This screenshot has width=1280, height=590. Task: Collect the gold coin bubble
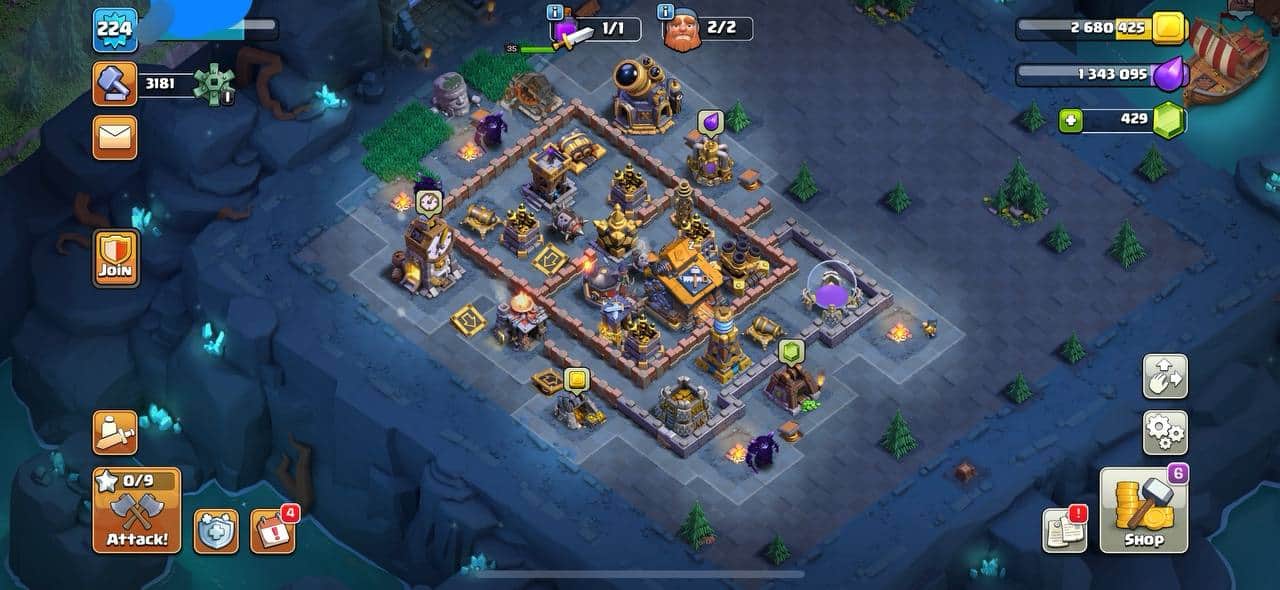[576, 380]
